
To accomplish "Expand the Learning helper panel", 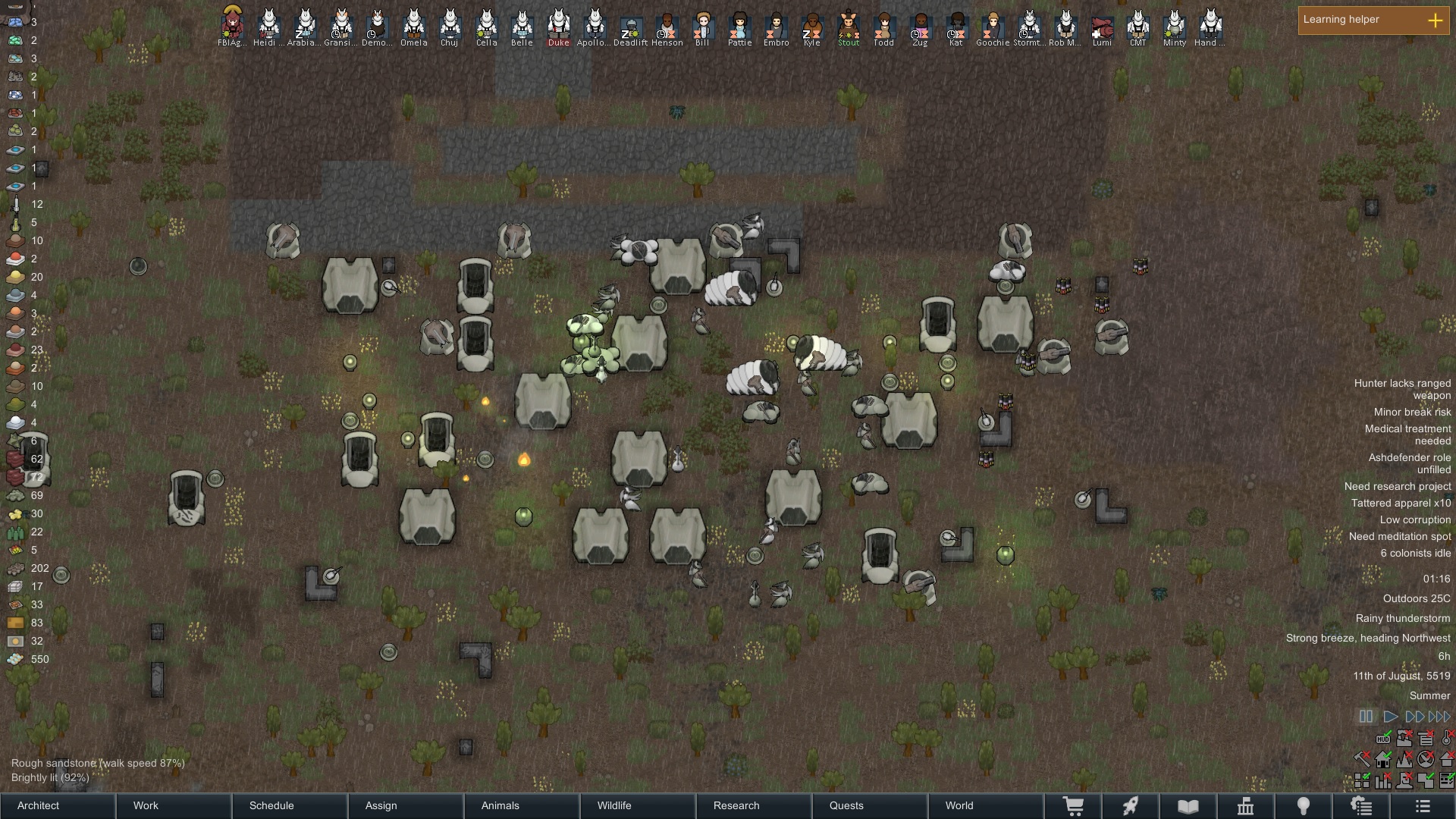I will click(1435, 20).
